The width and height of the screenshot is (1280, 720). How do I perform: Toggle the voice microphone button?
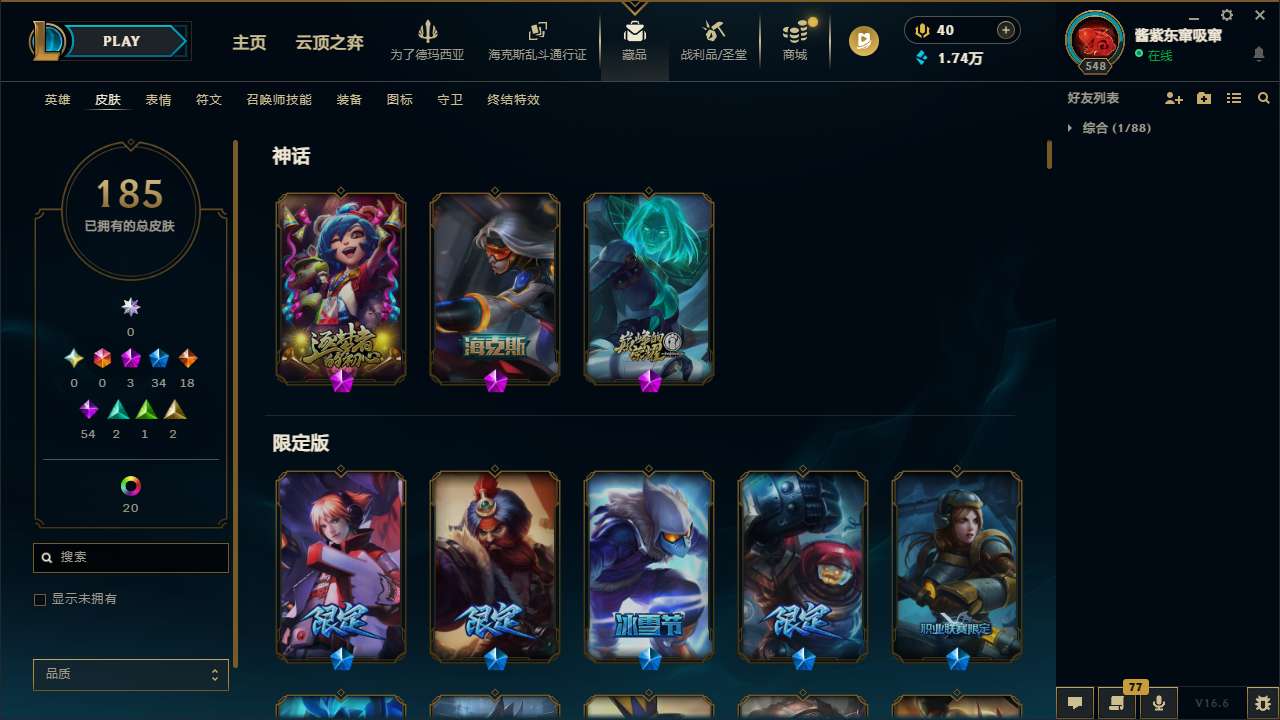click(1158, 703)
